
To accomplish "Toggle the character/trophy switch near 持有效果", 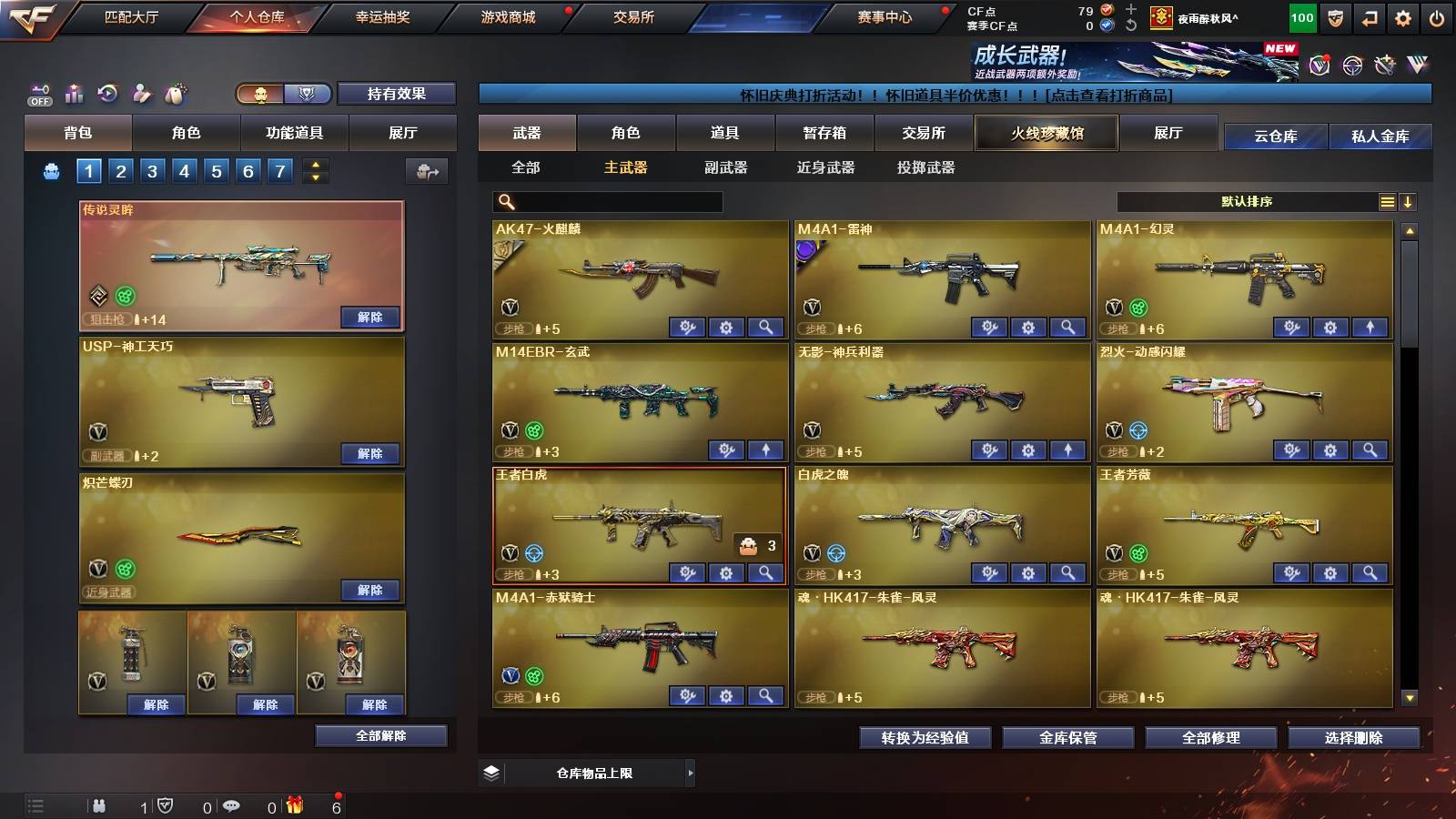I will [x=282, y=95].
